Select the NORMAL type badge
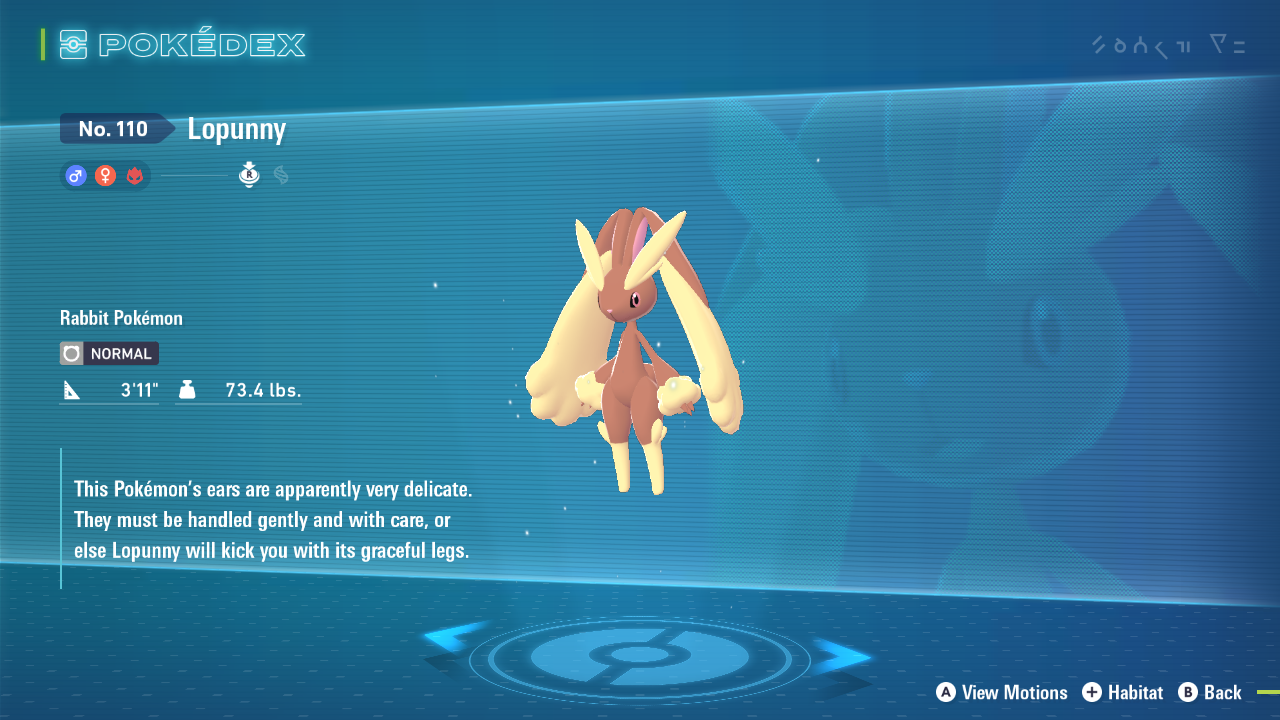1280x720 pixels. point(108,353)
